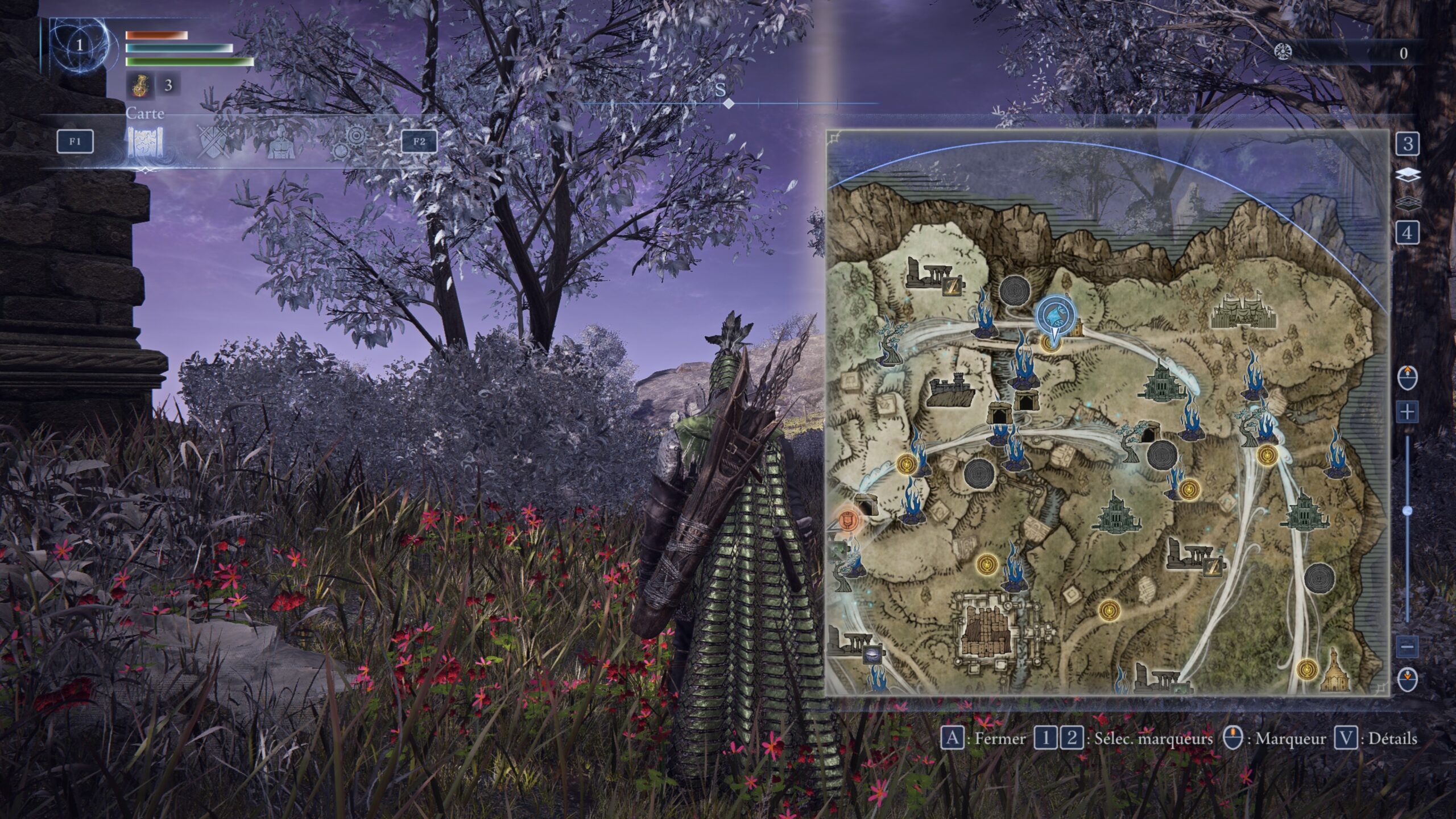Select the highlighted upper map layer icon
Image resolution: width=1456 pixels, height=819 pixels.
tap(1408, 175)
